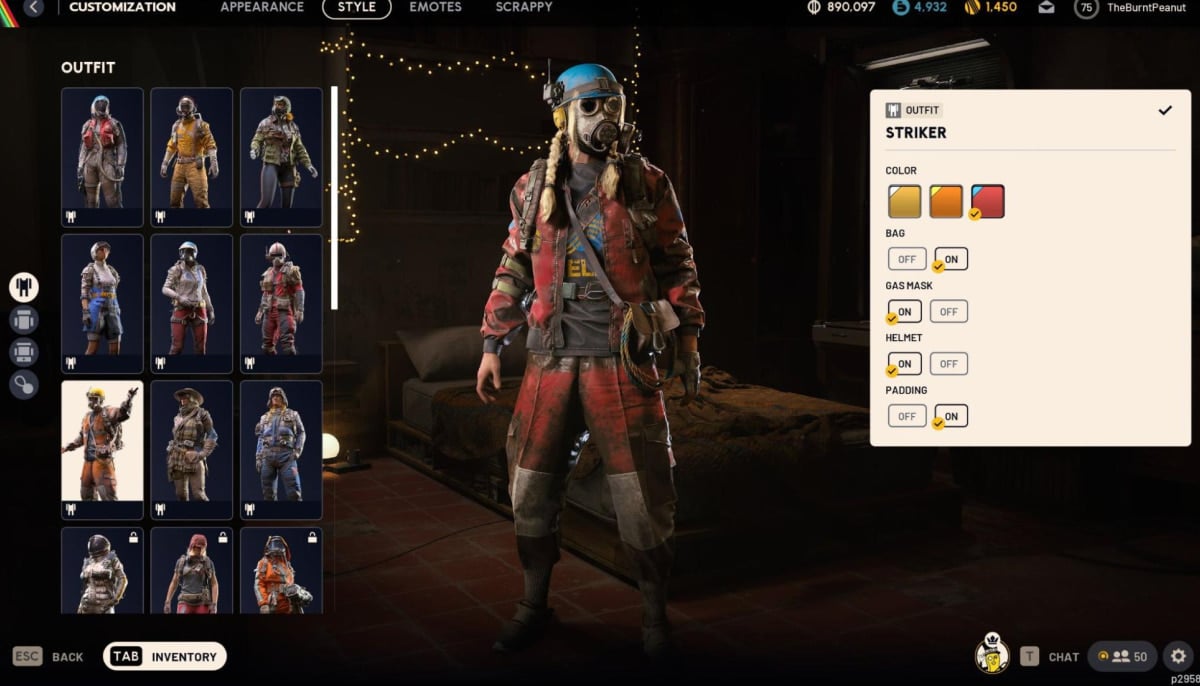Viewport: 1200px width, 686px height.
Task: Pick the orange color swatch
Action: (x=946, y=201)
